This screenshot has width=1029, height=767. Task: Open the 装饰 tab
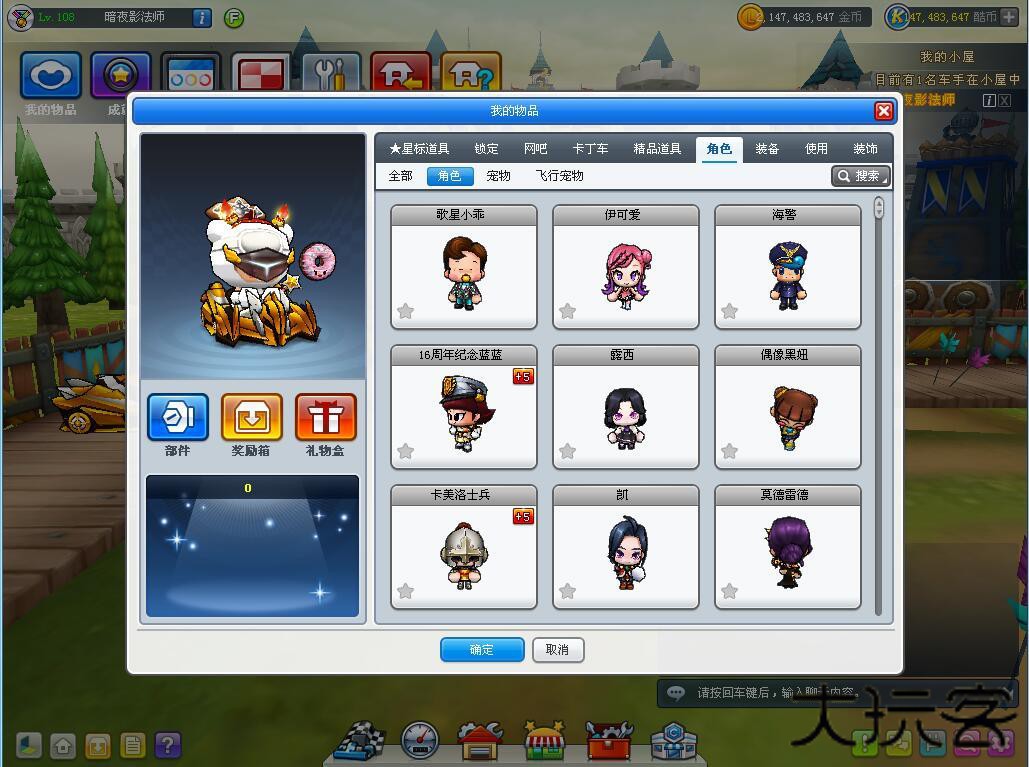[x=865, y=149]
